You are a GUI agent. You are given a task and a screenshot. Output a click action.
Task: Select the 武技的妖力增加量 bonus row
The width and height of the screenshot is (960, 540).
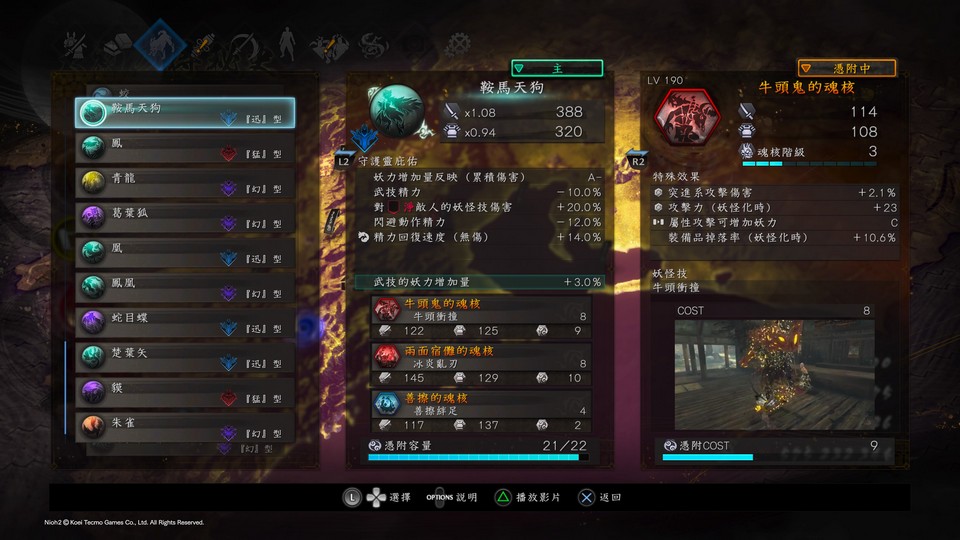(480, 283)
